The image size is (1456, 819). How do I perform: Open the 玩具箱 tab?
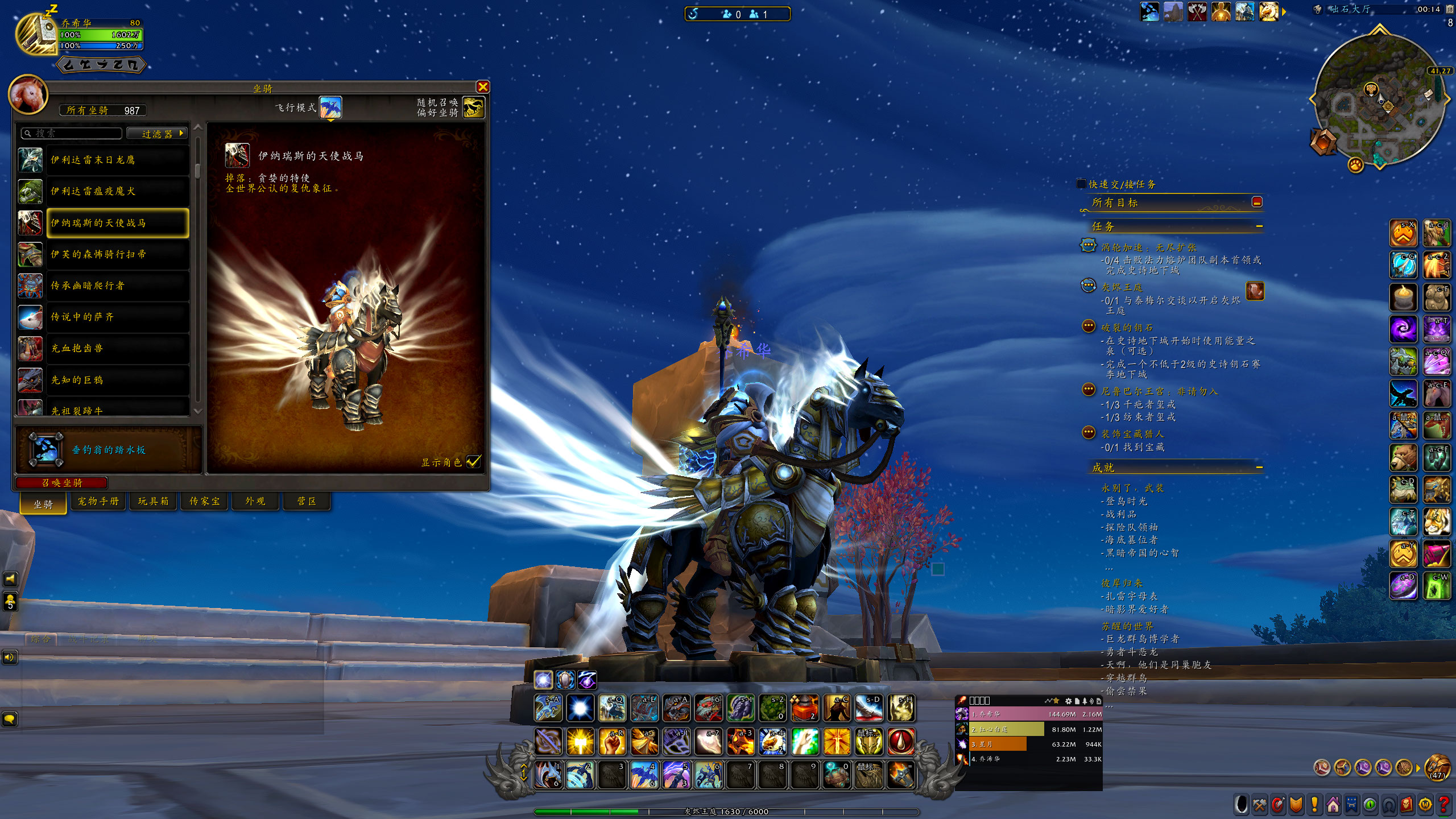[153, 501]
